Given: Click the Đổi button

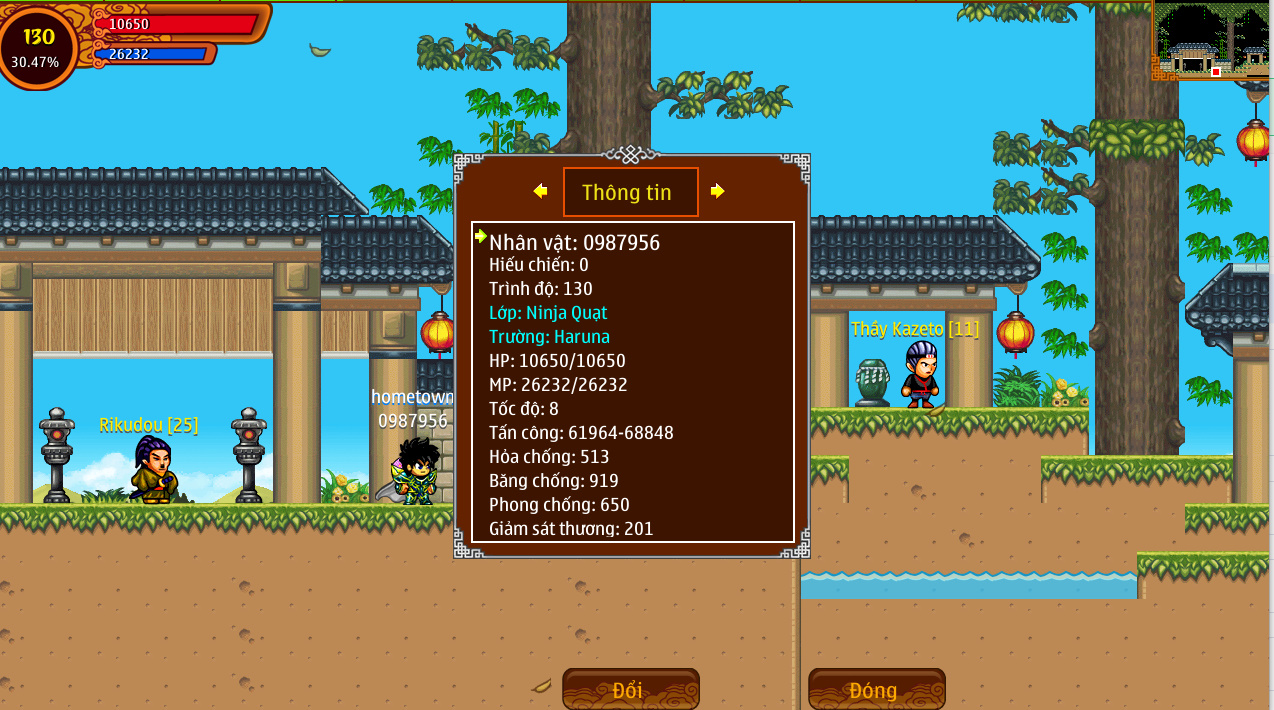Looking at the screenshot, I should point(630,690).
